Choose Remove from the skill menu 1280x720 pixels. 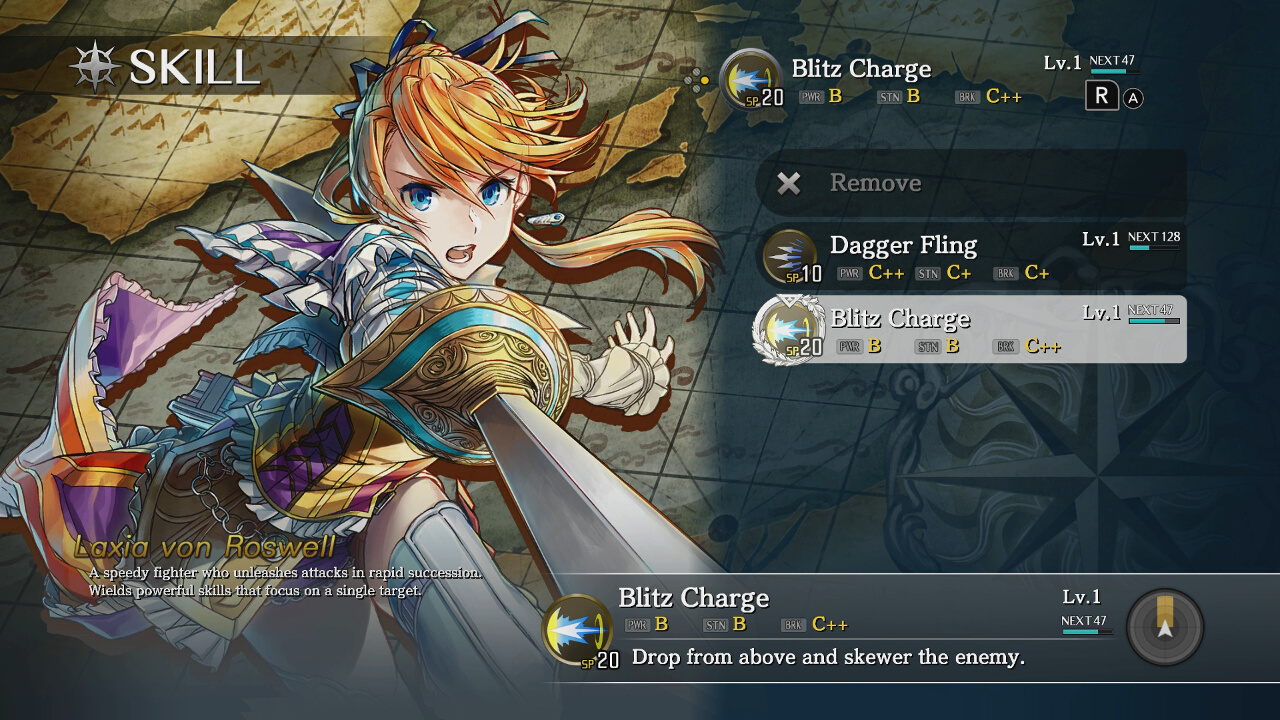[875, 183]
